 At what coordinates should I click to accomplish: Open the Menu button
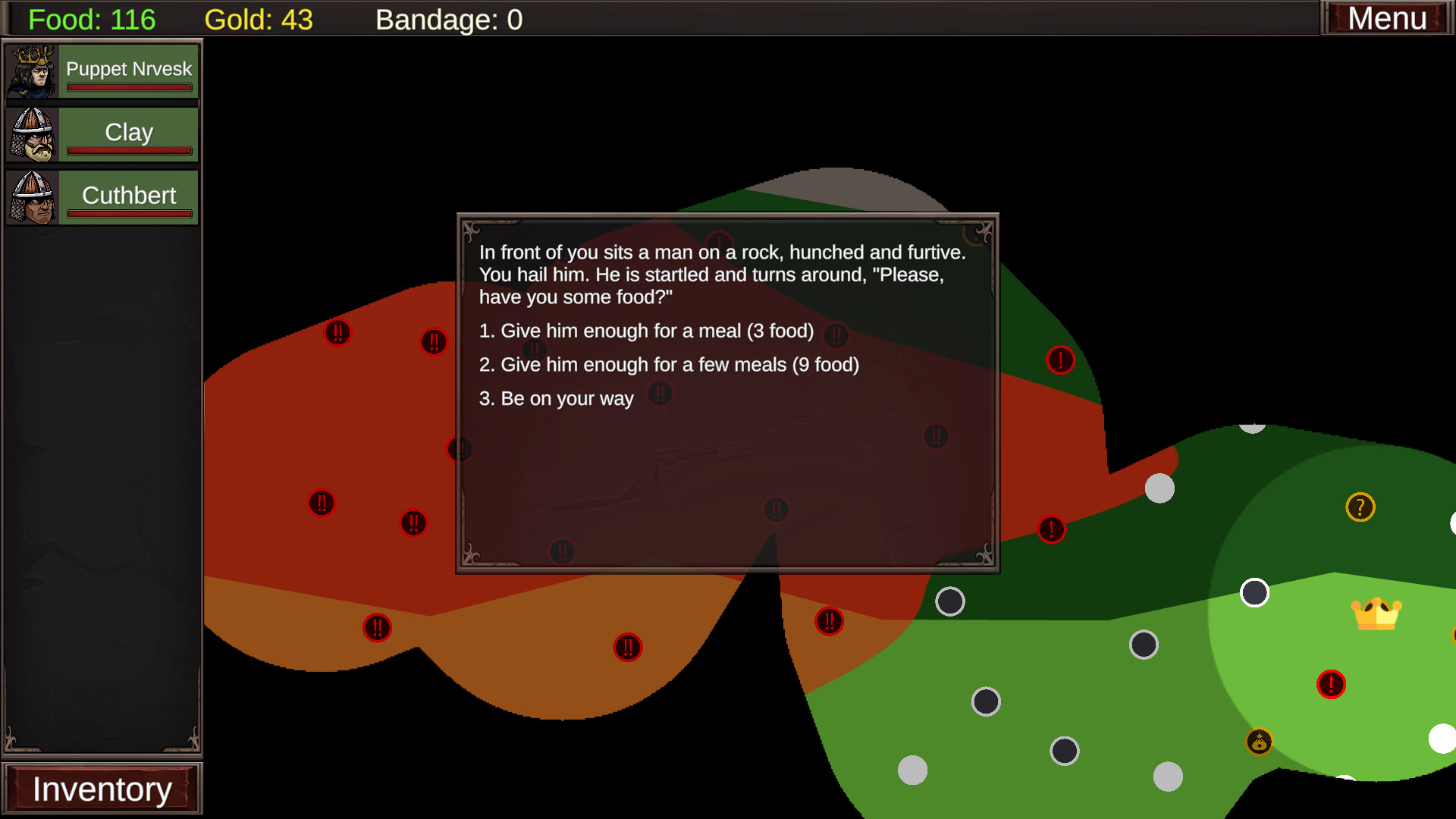pos(1386,18)
